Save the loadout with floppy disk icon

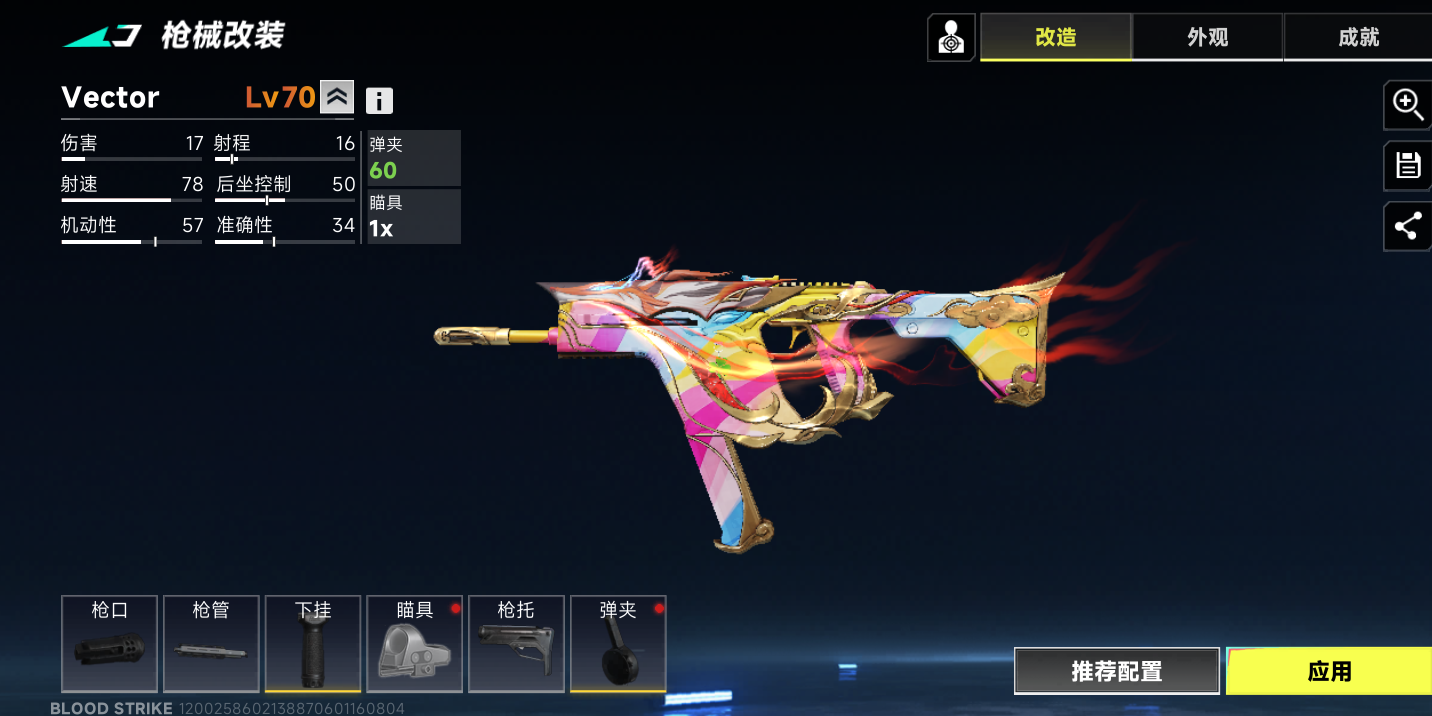pos(1408,166)
